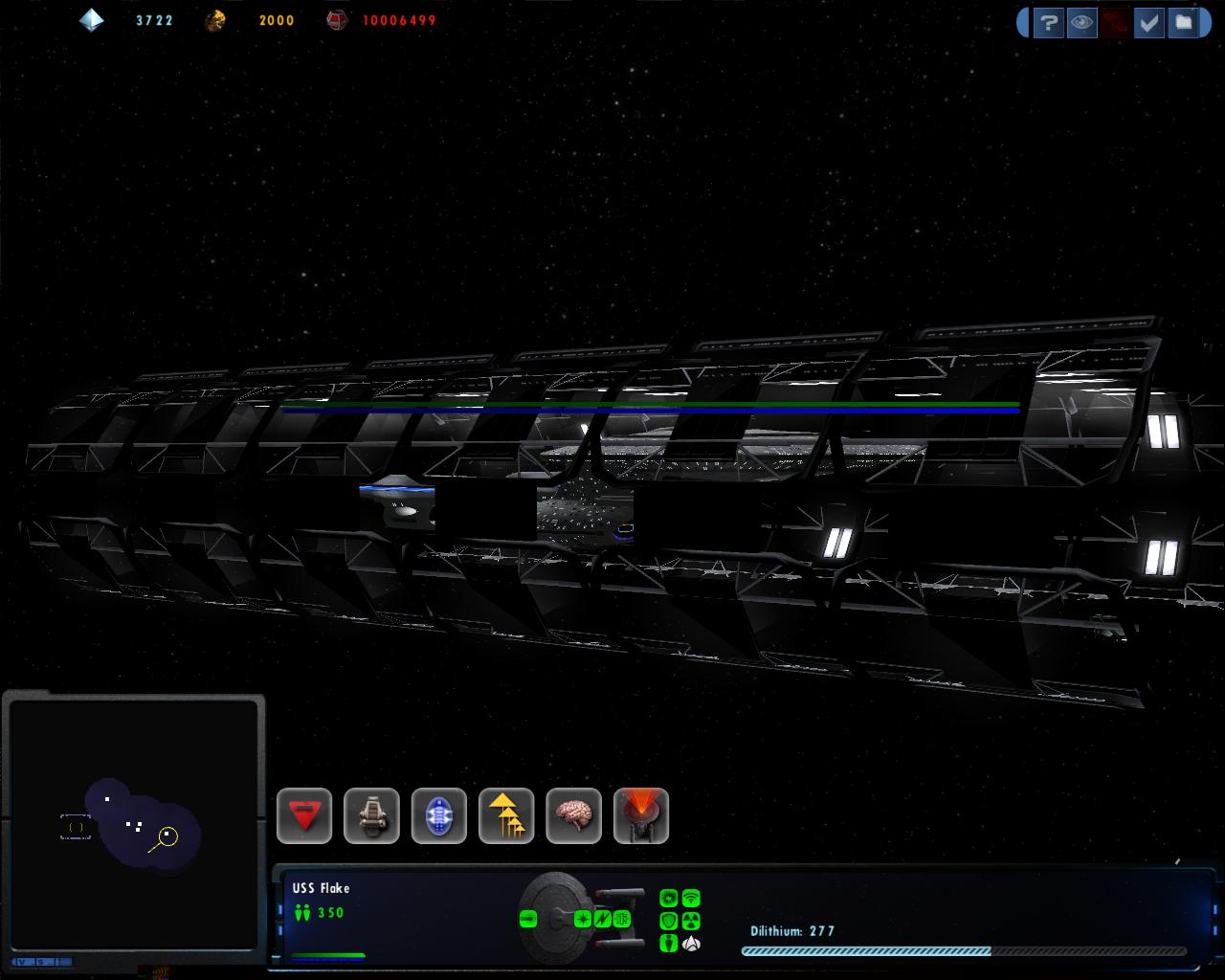The image size is (1225, 980).
Task: Activate the red beam starship ability
Action: 641,816
